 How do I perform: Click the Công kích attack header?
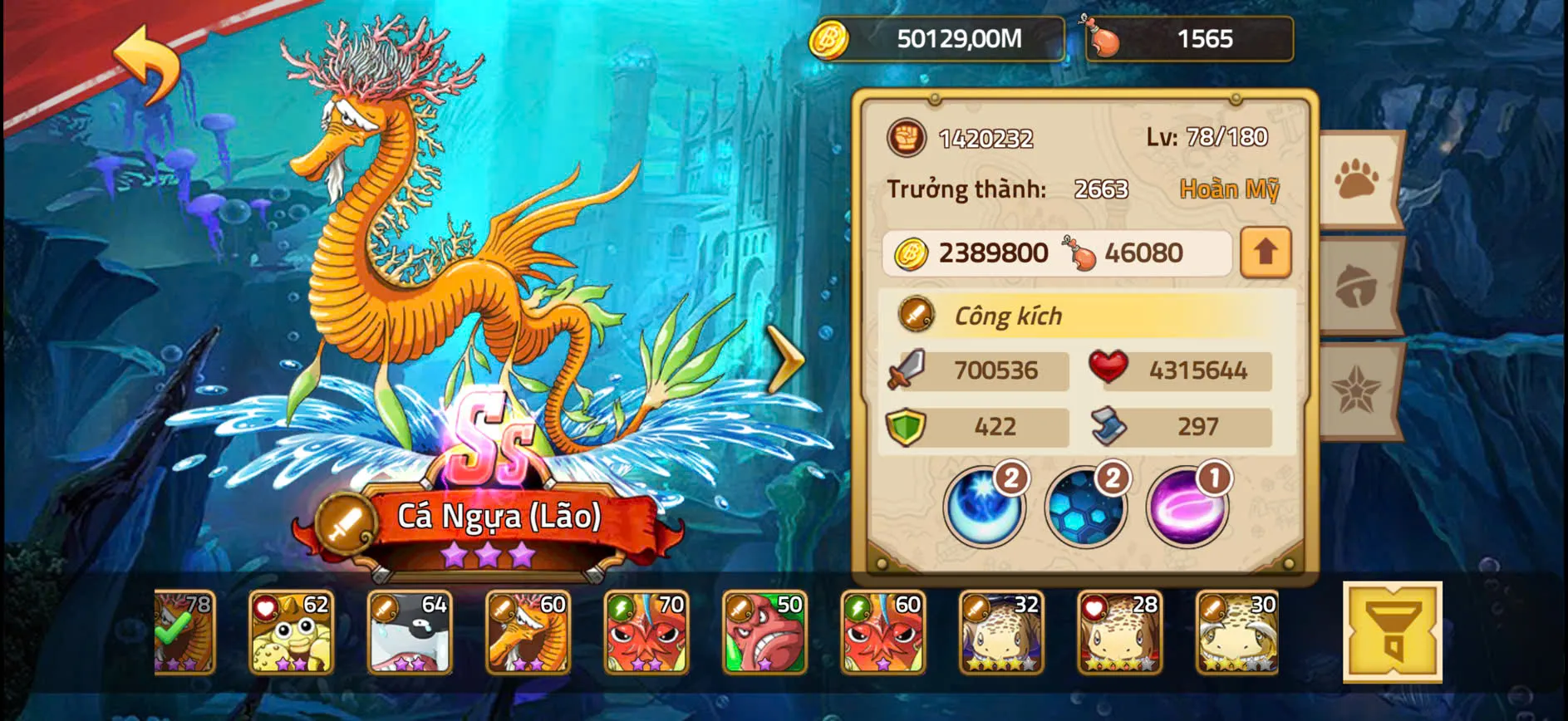(1007, 316)
